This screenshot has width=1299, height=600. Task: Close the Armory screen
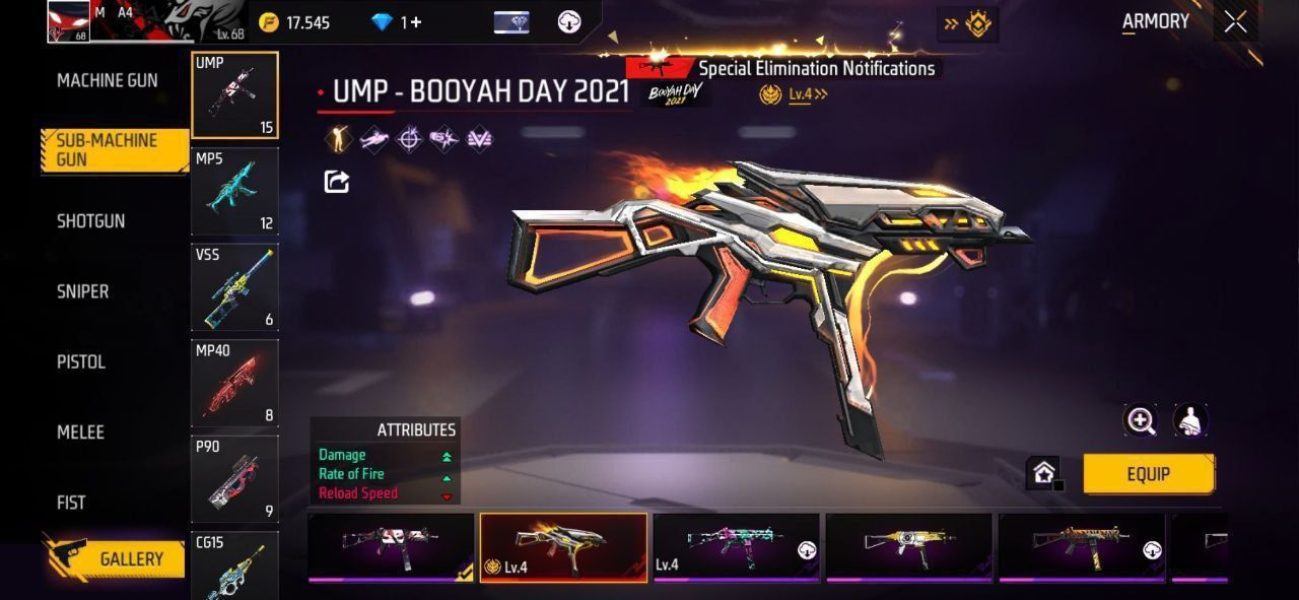click(1235, 22)
